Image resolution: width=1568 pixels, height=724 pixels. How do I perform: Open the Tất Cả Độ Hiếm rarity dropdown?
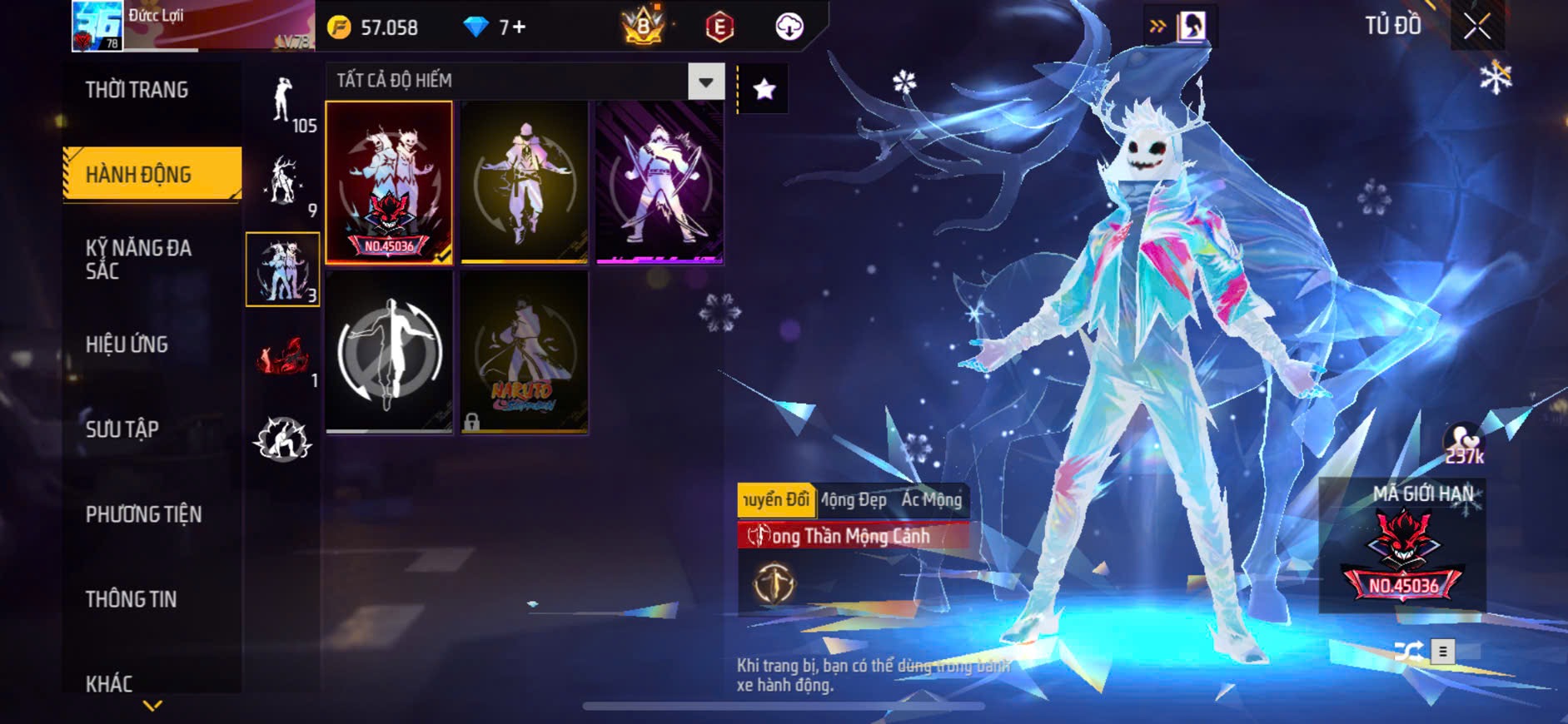click(705, 82)
